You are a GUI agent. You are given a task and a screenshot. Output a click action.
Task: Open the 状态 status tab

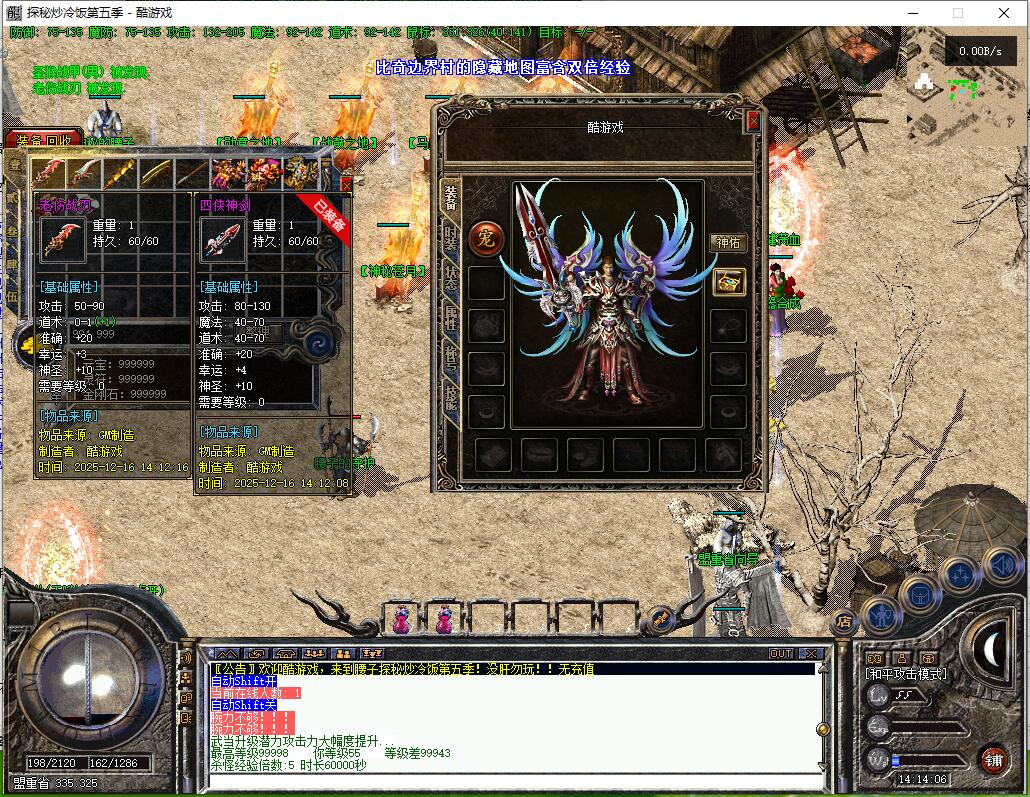[x=451, y=281]
